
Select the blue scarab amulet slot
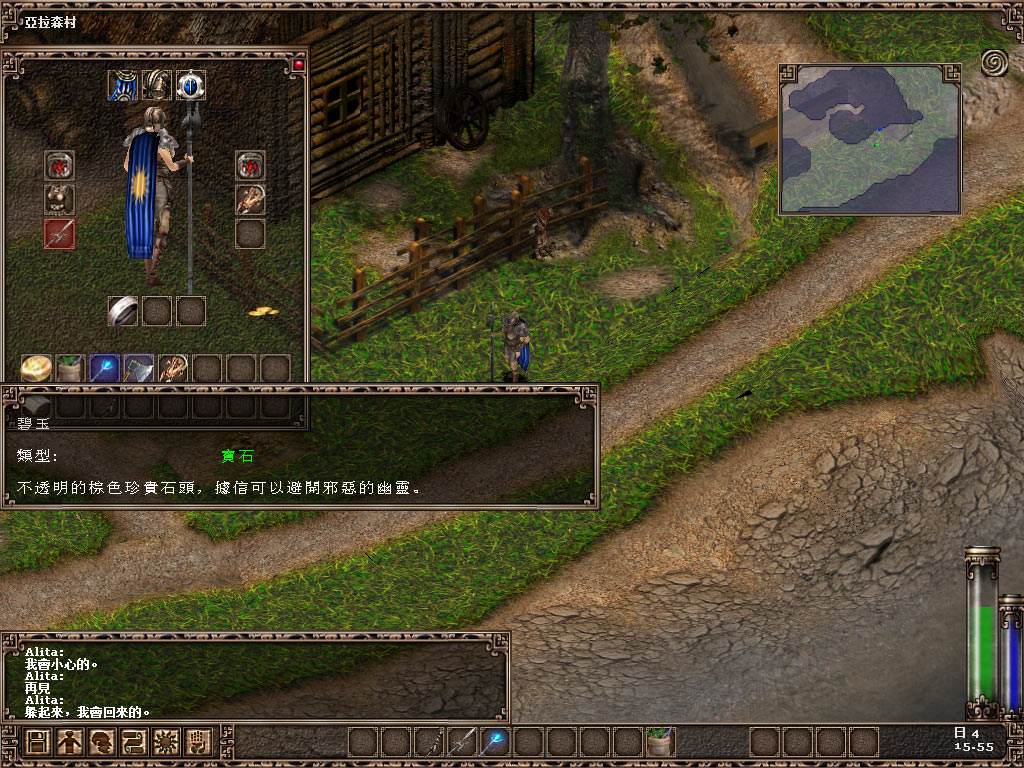tap(191, 85)
